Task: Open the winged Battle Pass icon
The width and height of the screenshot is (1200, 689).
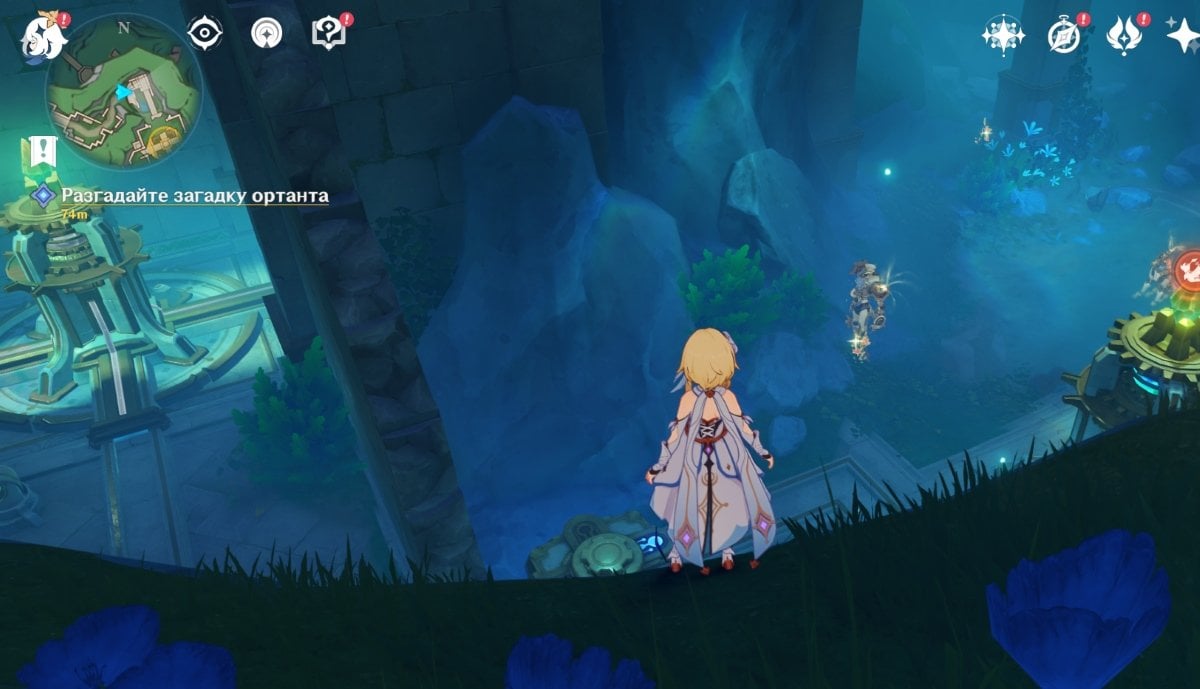Action: click(1125, 35)
